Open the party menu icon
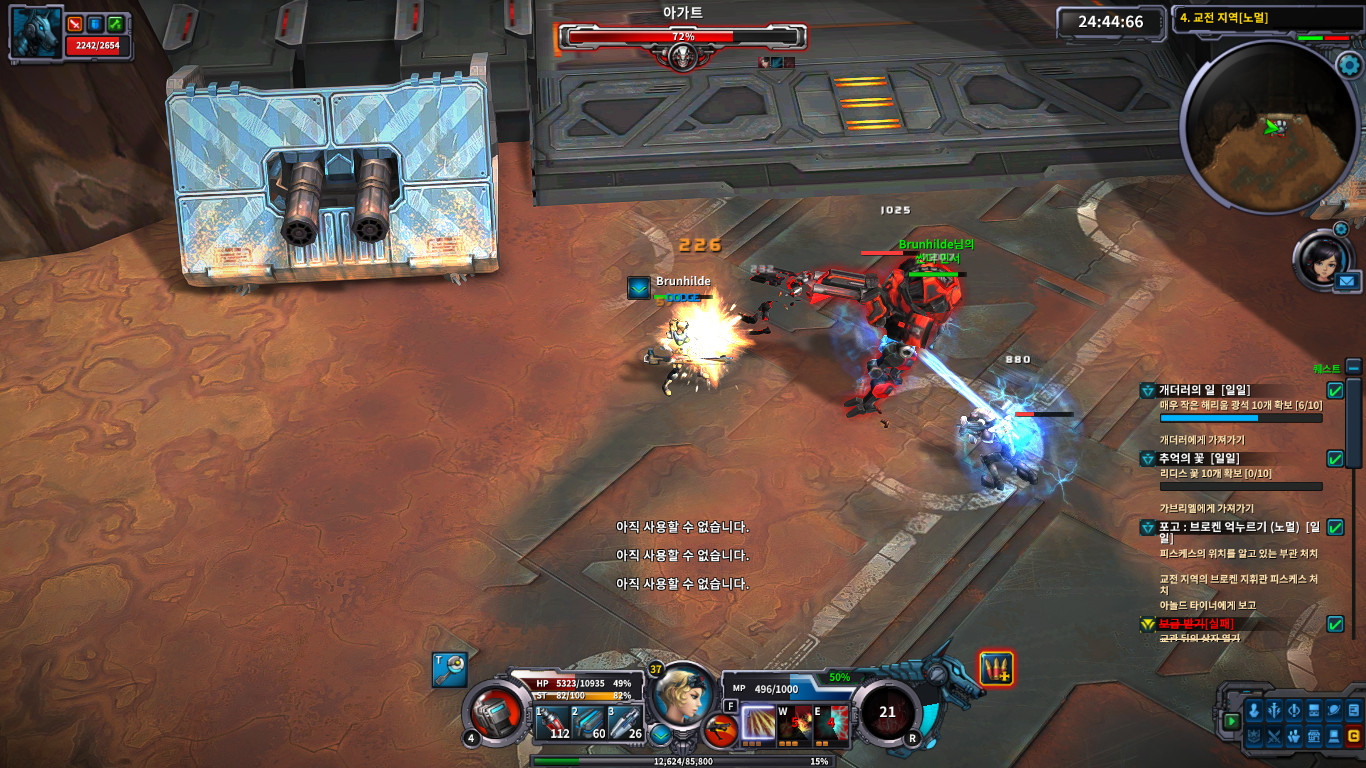 click(x=1294, y=737)
